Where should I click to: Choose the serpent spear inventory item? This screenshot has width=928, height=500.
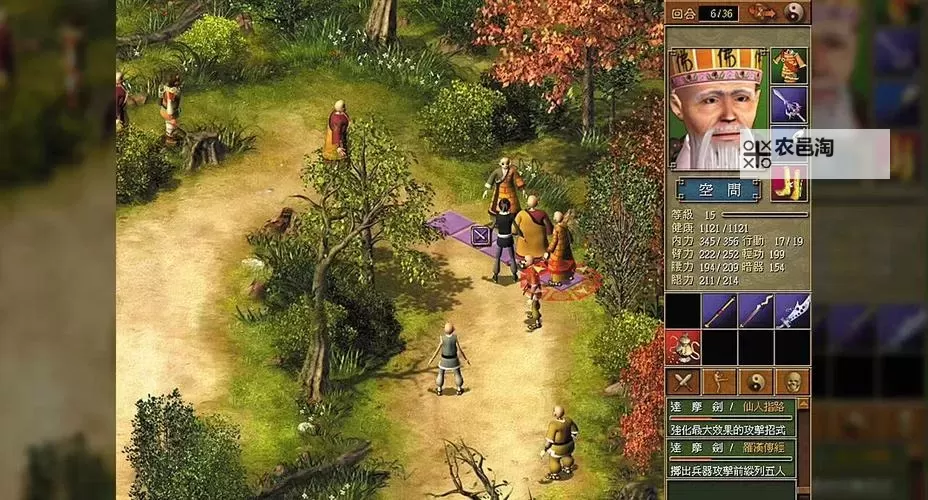point(755,311)
